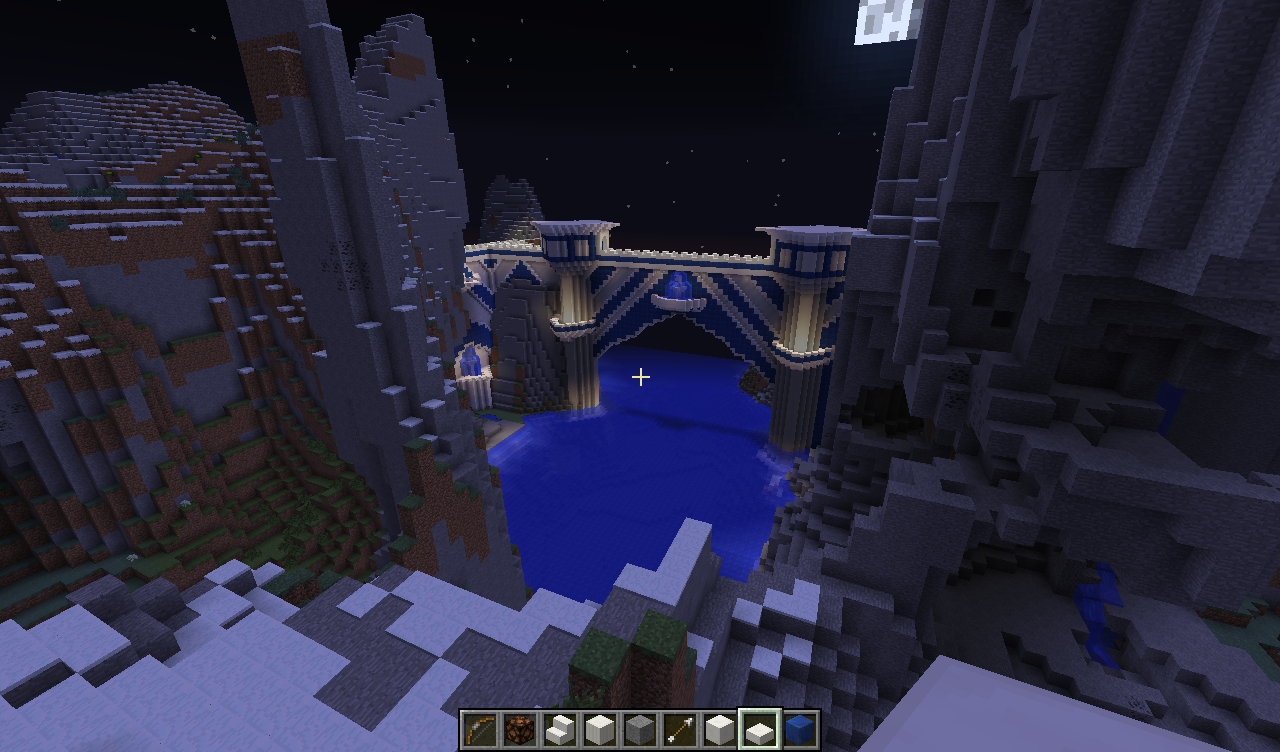Pick the gray stone block slot
Image resolution: width=1280 pixels, height=752 pixels.
pyautogui.click(x=640, y=729)
